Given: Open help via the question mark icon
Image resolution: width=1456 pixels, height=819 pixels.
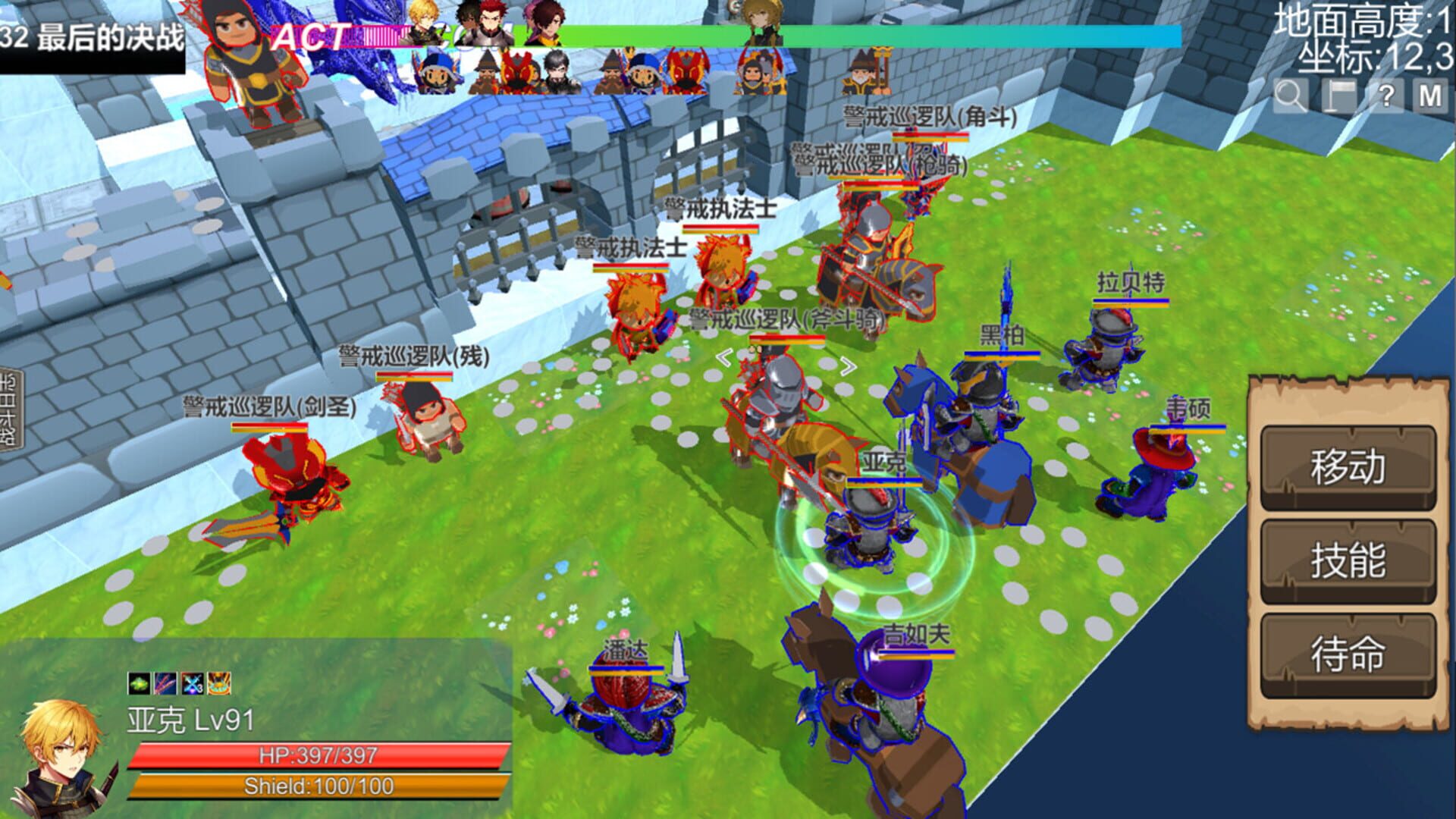Looking at the screenshot, I should (1387, 94).
